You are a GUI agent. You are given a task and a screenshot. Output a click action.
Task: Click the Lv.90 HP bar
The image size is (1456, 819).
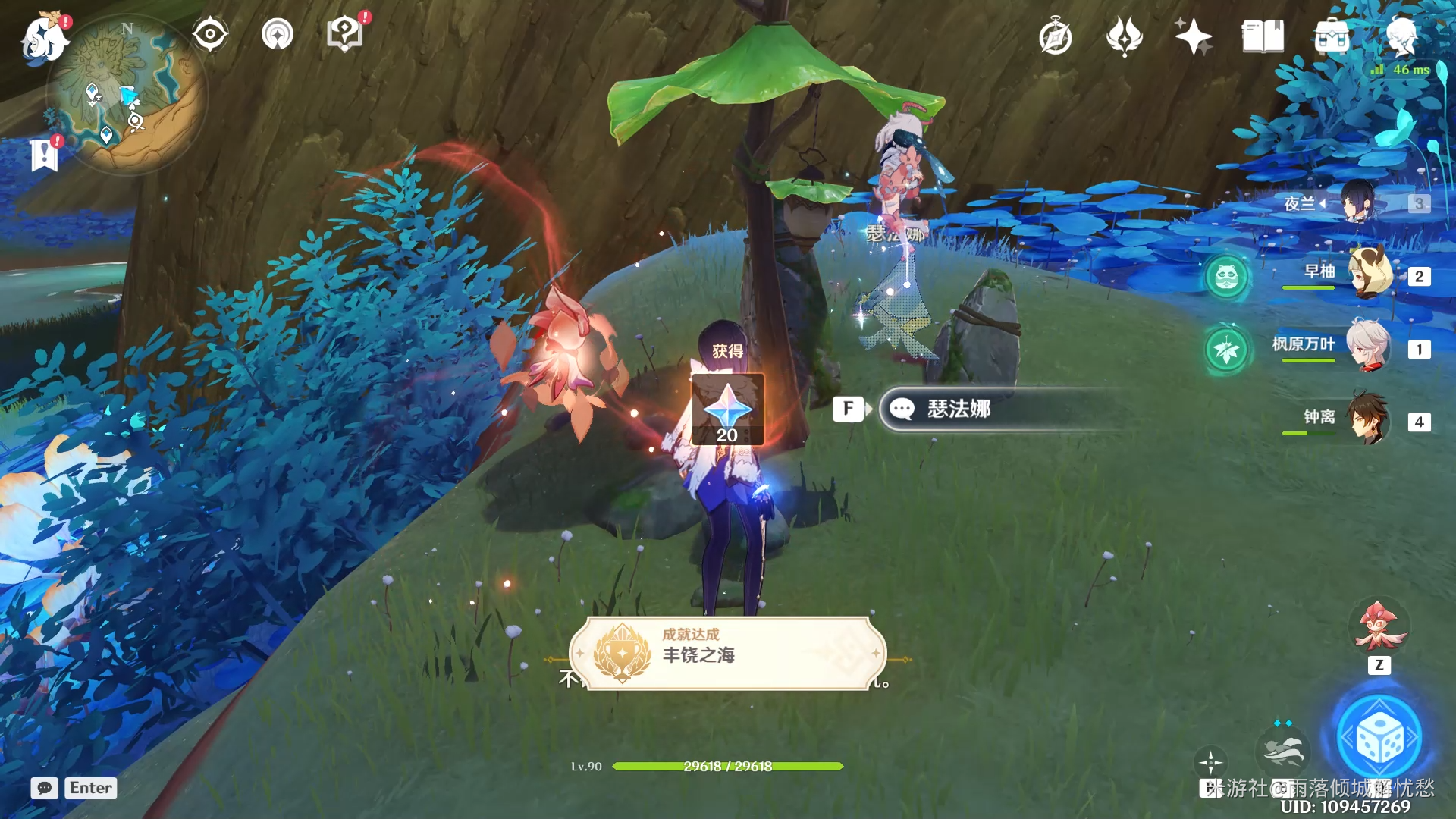728,767
